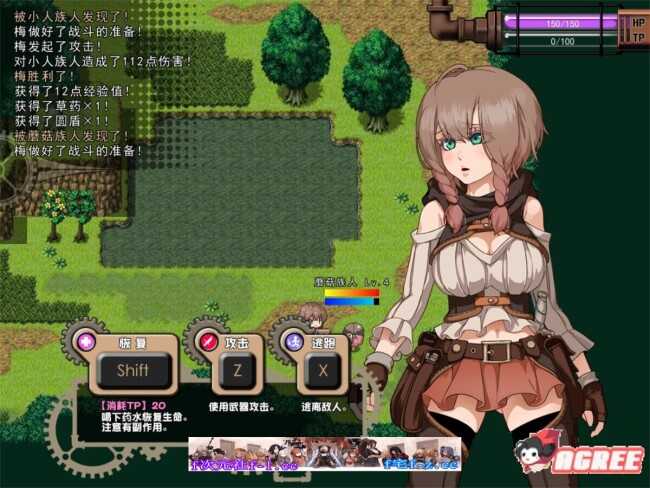Choose the 攻击 attack command
Viewport: 650px width, 488px height.
[x=237, y=369]
